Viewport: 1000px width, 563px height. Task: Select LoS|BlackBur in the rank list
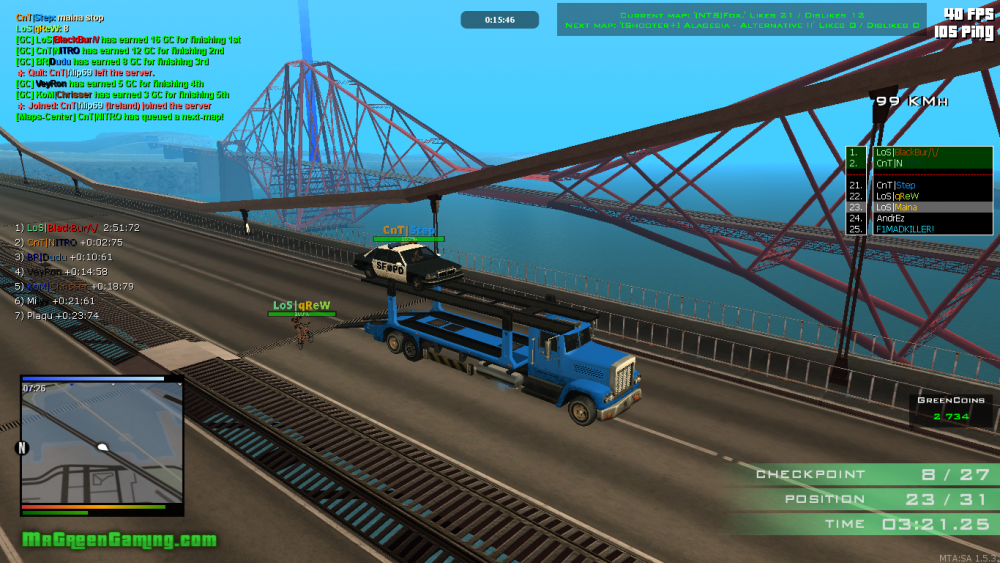click(x=918, y=152)
